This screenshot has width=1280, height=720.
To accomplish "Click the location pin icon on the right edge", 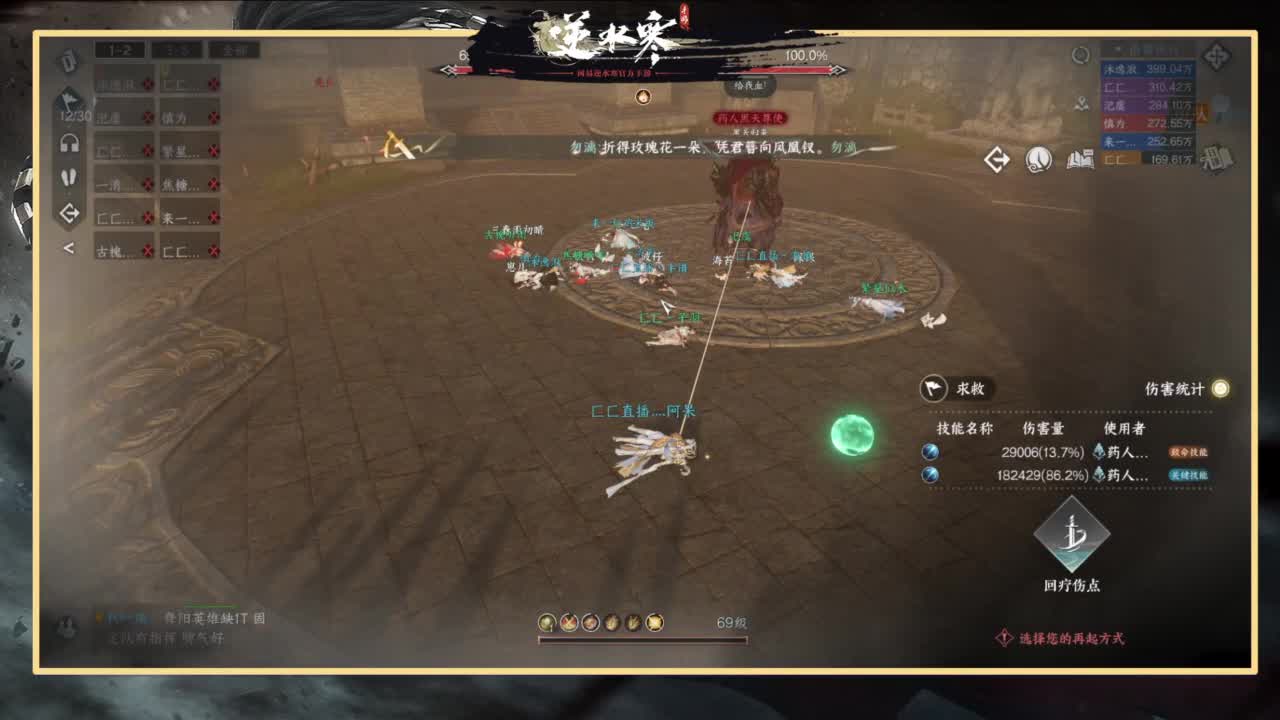I will 1081,104.
